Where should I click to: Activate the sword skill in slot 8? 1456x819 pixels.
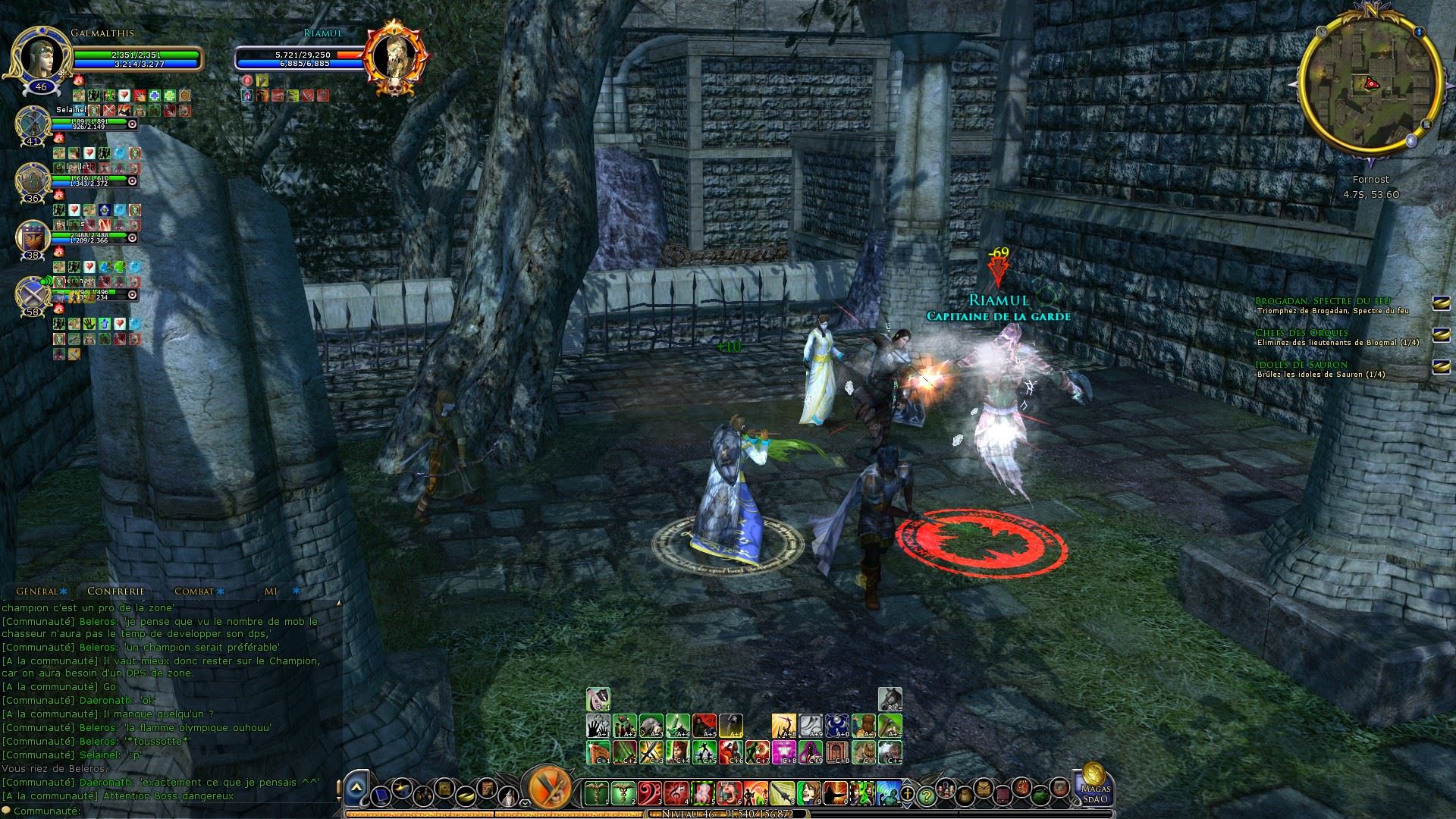click(x=782, y=793)
